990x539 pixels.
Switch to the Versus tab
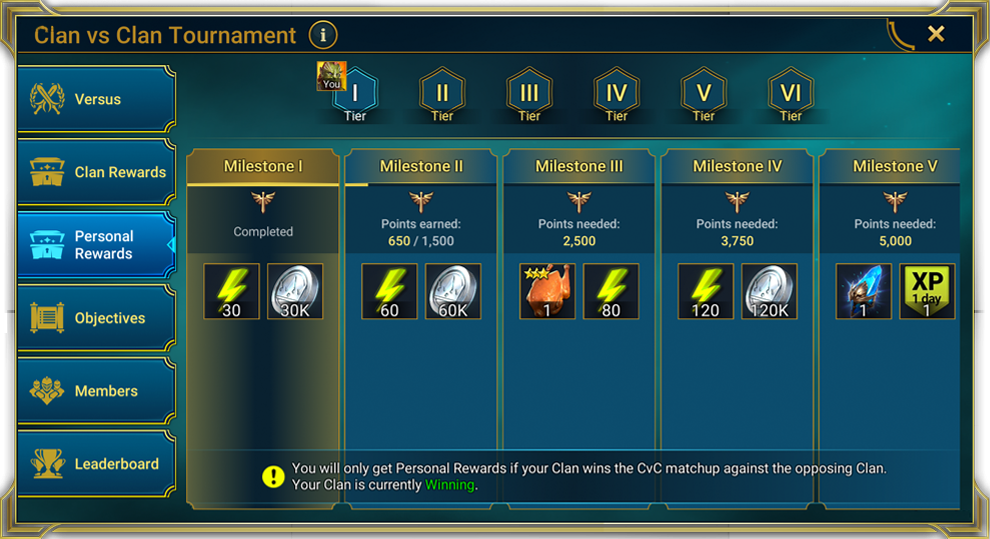coord(96,100)
